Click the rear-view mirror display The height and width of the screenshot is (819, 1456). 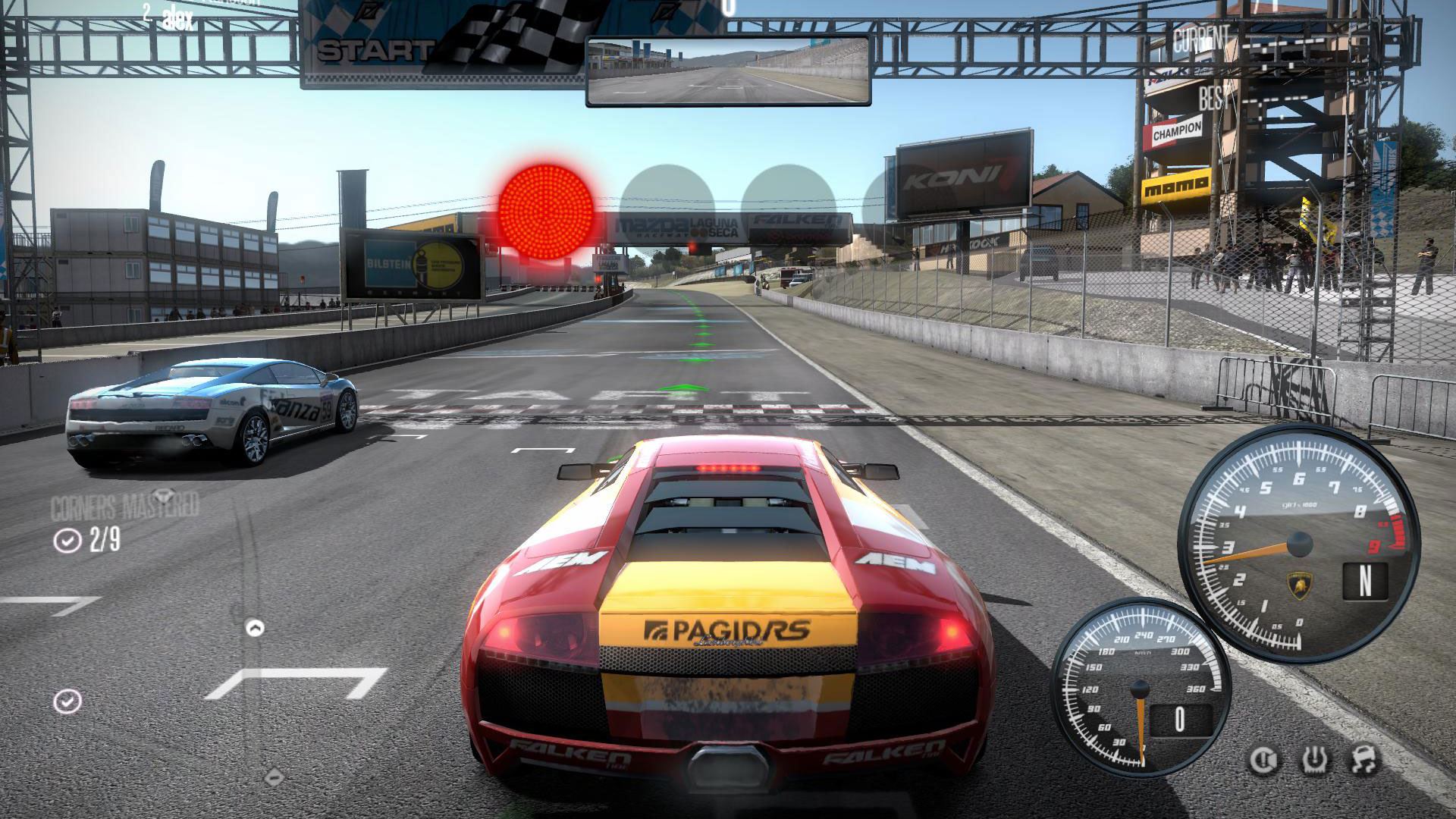pyautogui.click(x=728, y=71)
